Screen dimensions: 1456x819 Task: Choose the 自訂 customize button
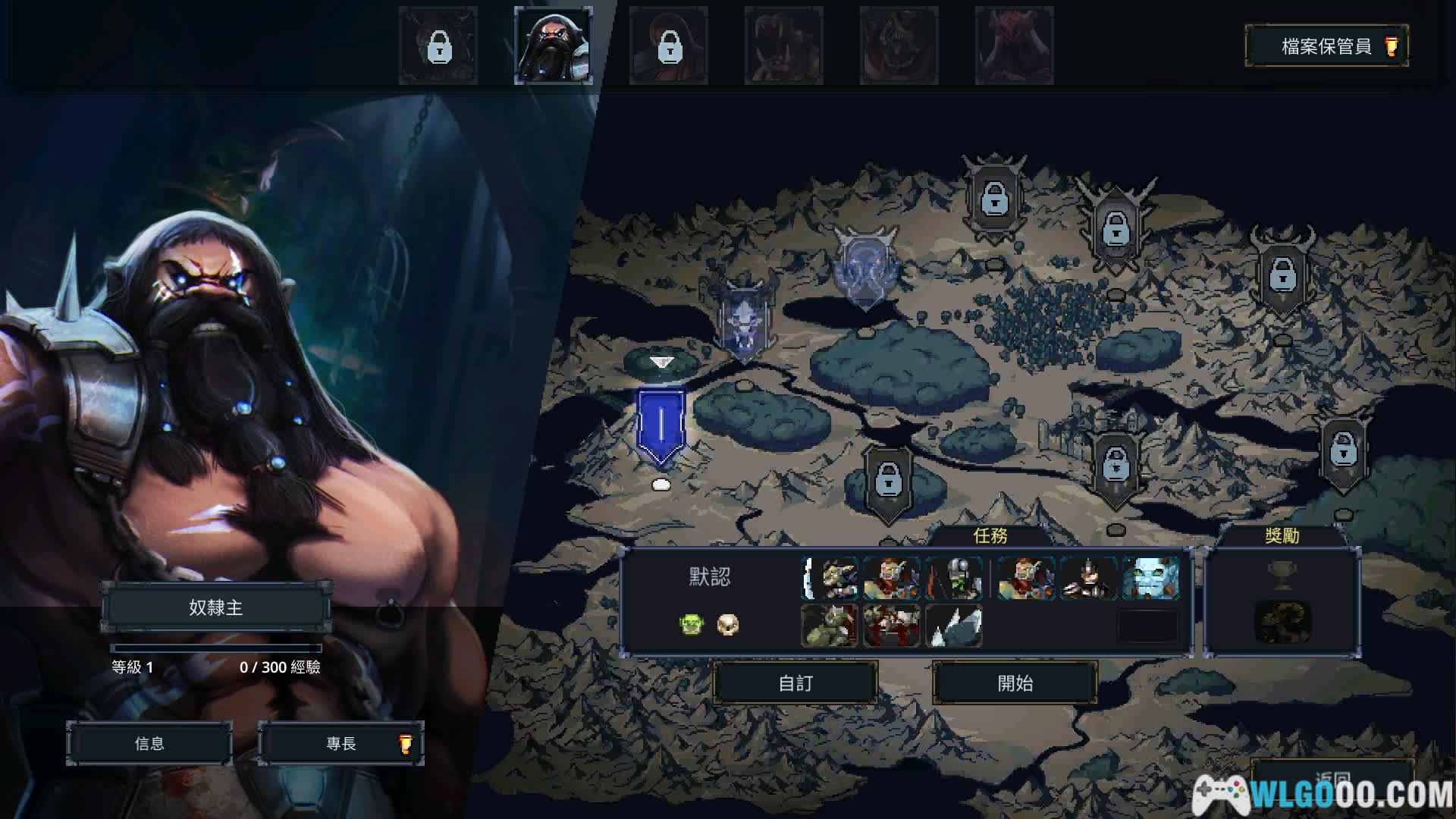coord(795,683)
